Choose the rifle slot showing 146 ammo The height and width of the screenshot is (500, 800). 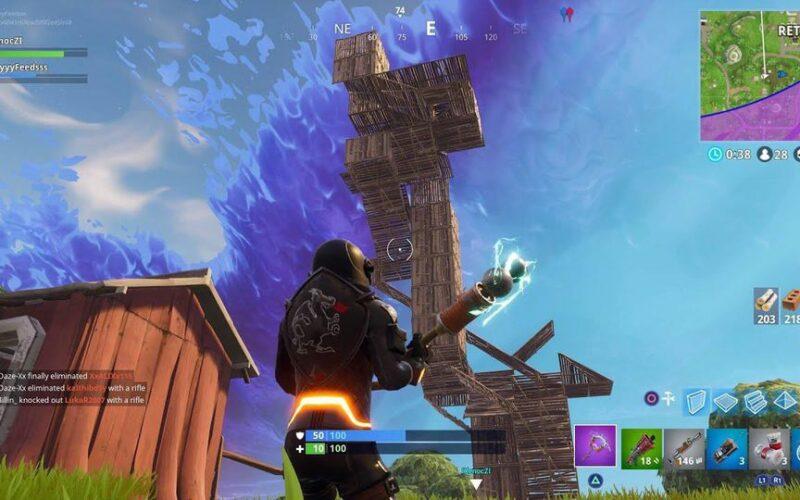pos(684,448)
